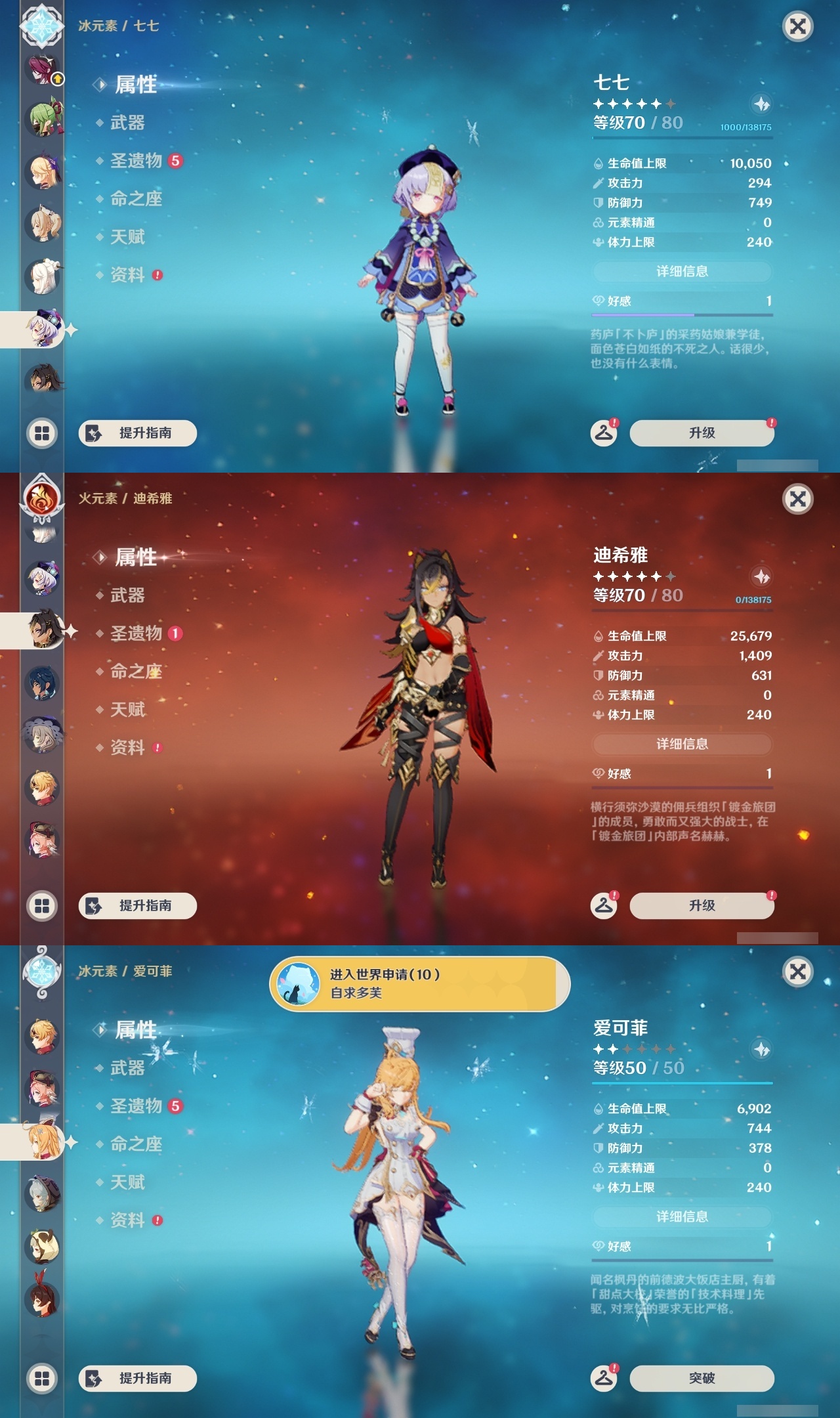The height and width of the screenshot is (1418, 840).
Task: Click the lightning icon on 提升指南 button
Action: click(x=93, y=434)
